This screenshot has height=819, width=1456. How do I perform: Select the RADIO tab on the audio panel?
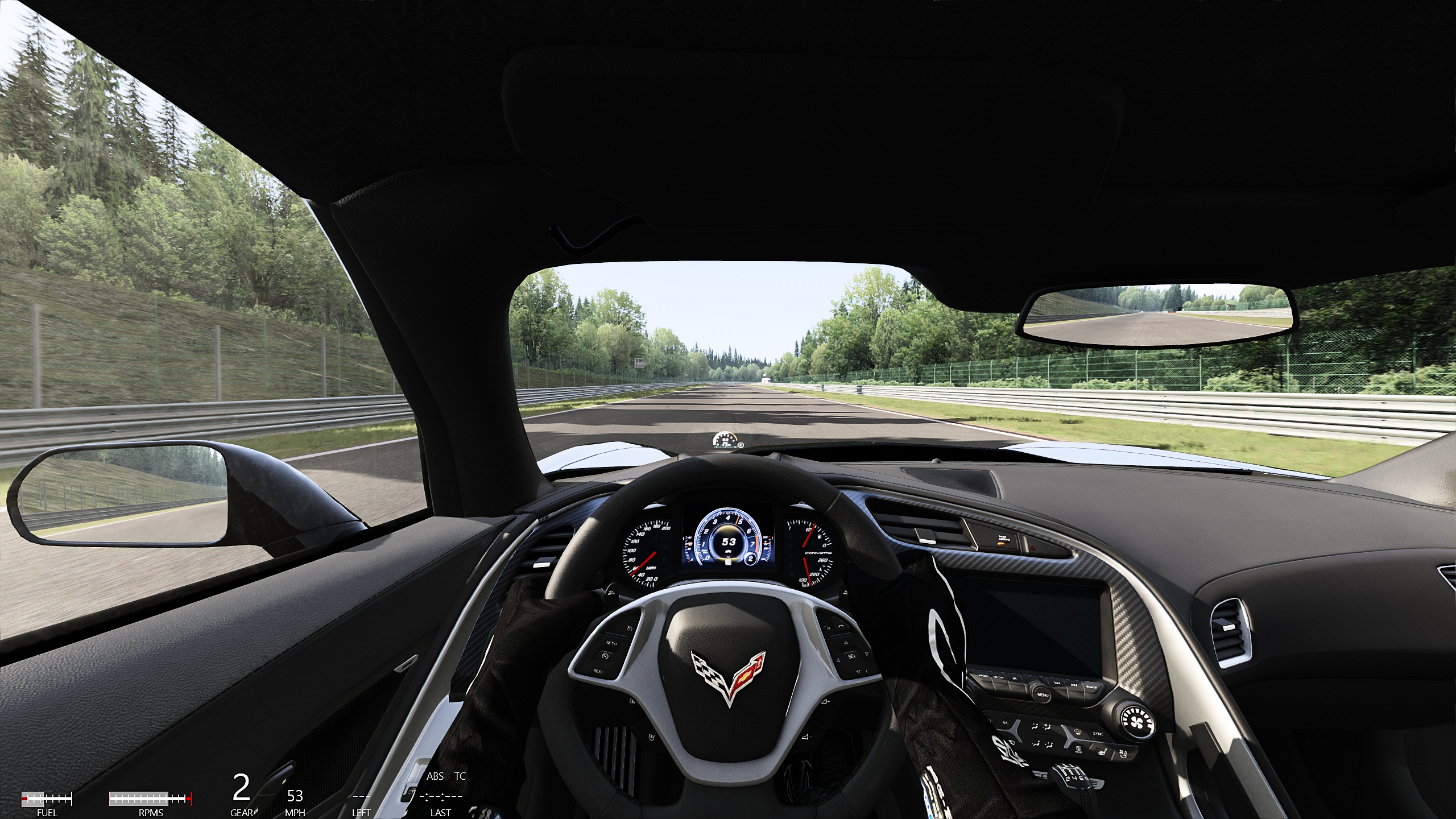[982, 675]
